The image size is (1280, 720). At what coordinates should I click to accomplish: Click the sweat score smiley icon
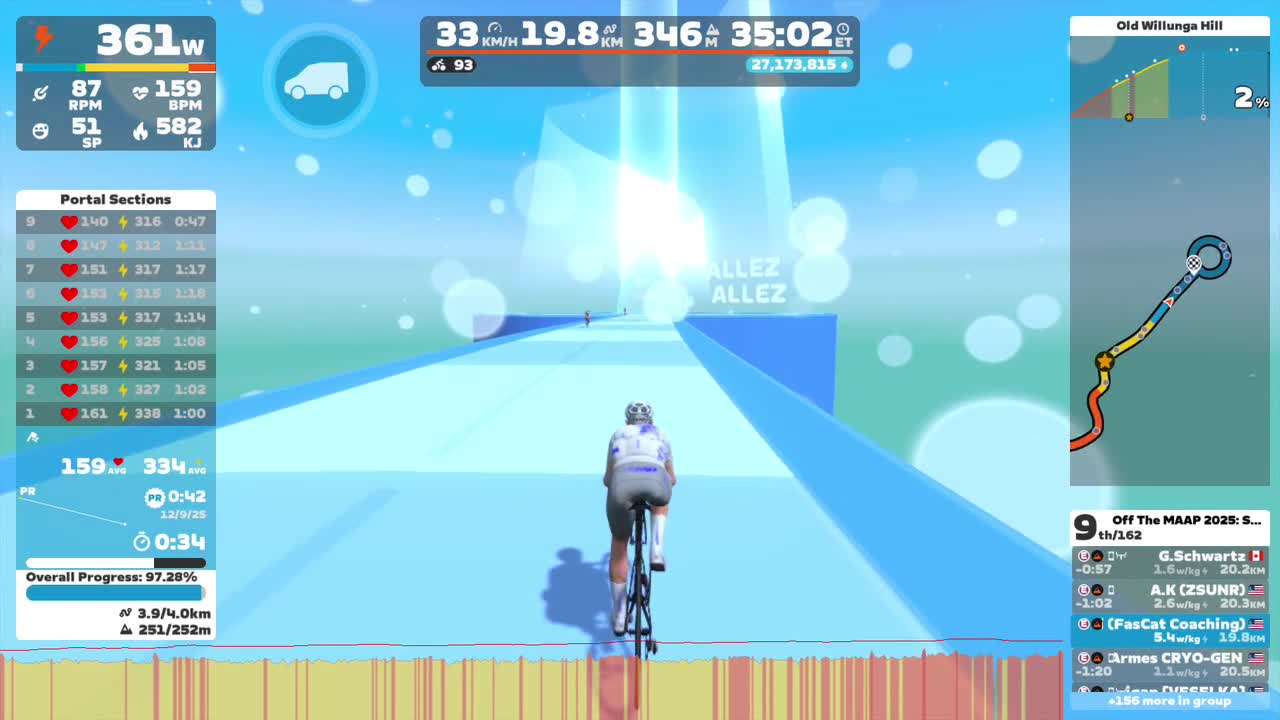[40, 129]
